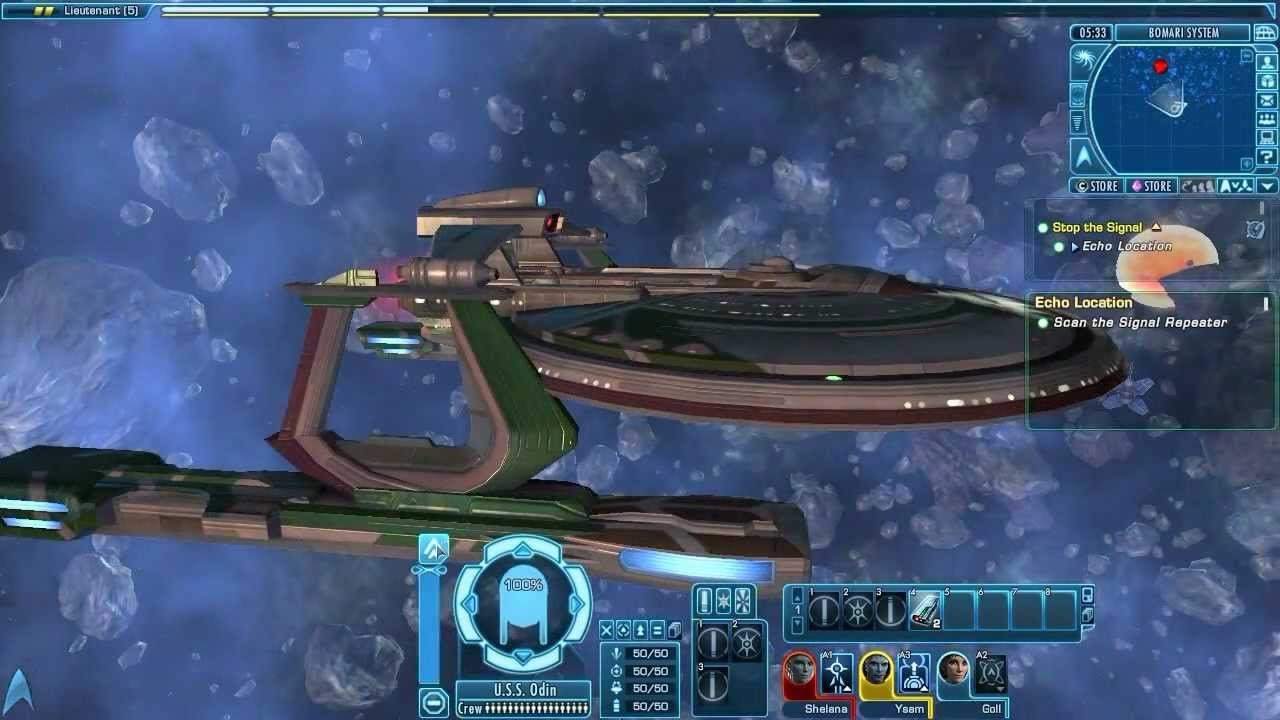Open the mail envelope icon beside the minimap
Viewport: 1280px width, 720px height.
coord(1266,99)
